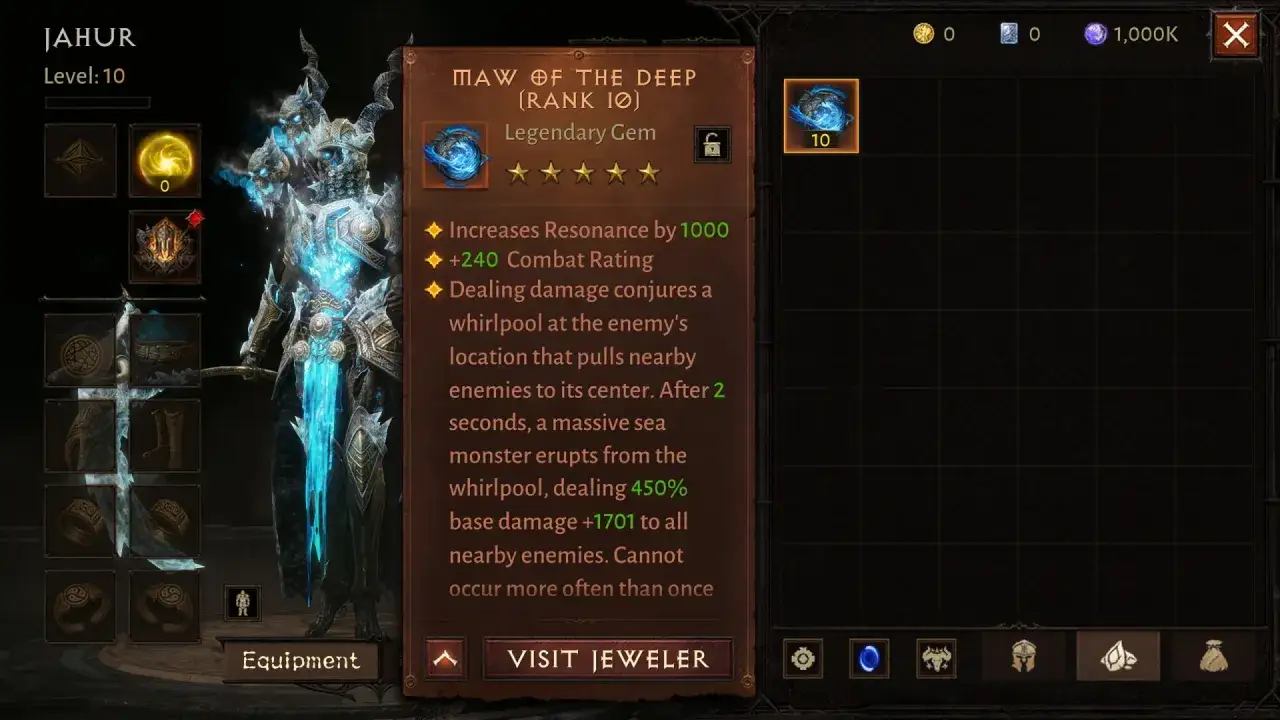
Task: Collapse the gem tooltip with the up-arrow chevron
Action: (444, 657)
